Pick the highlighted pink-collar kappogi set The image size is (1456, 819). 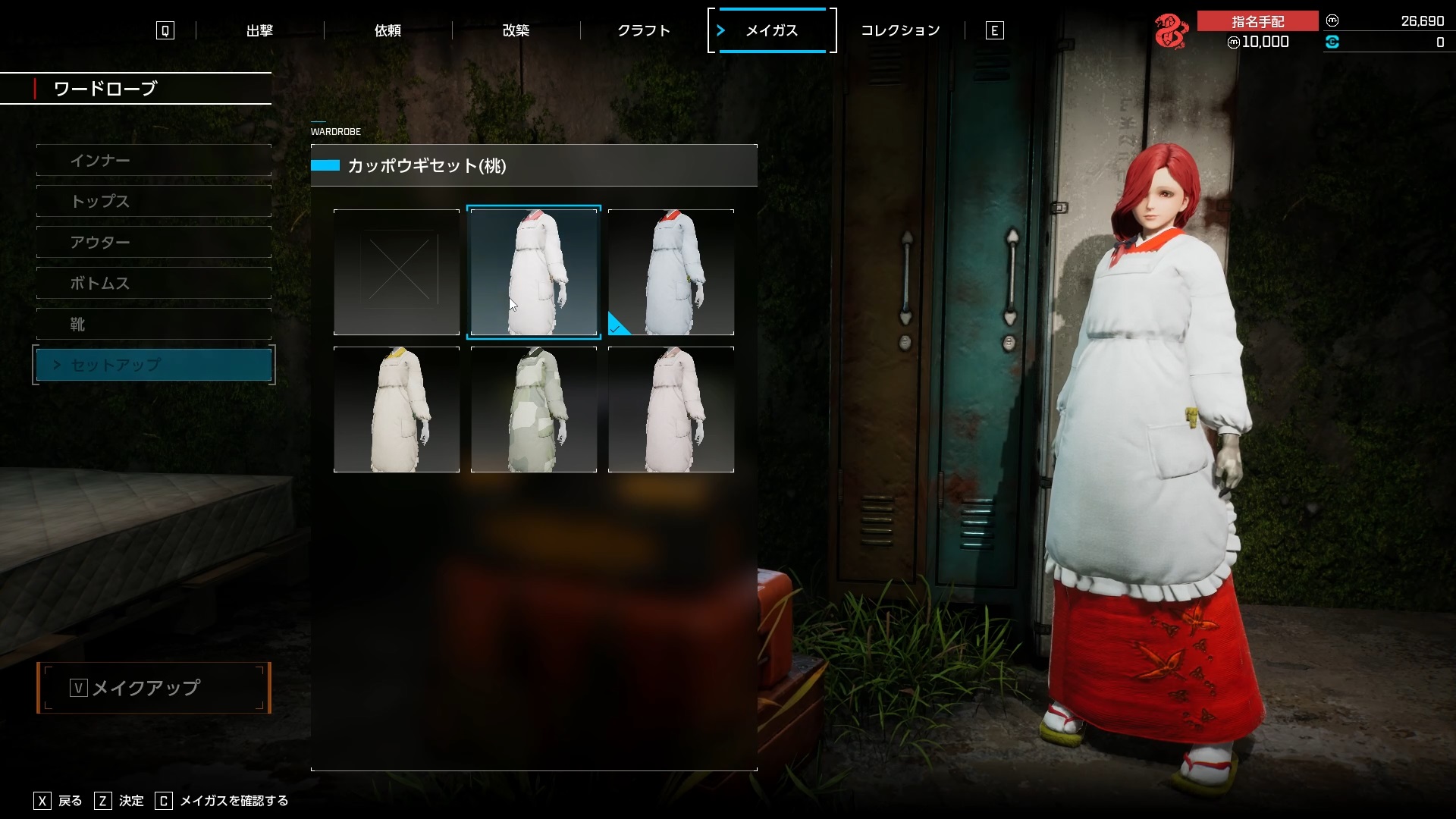[534, 272]
